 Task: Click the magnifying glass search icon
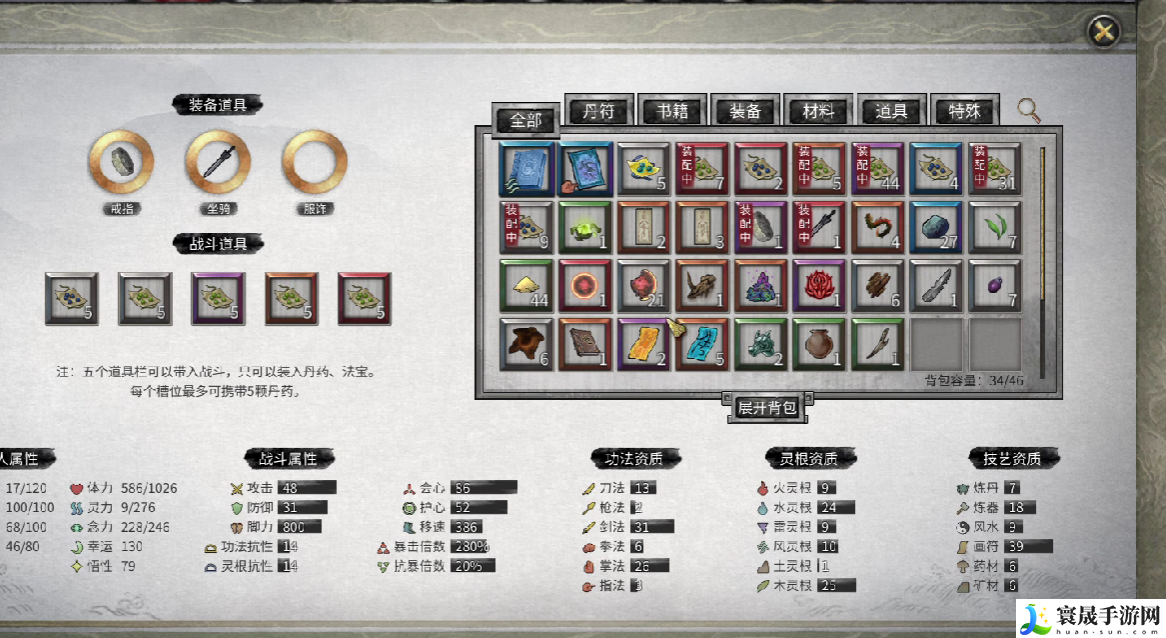click(x=1028, y=109)
